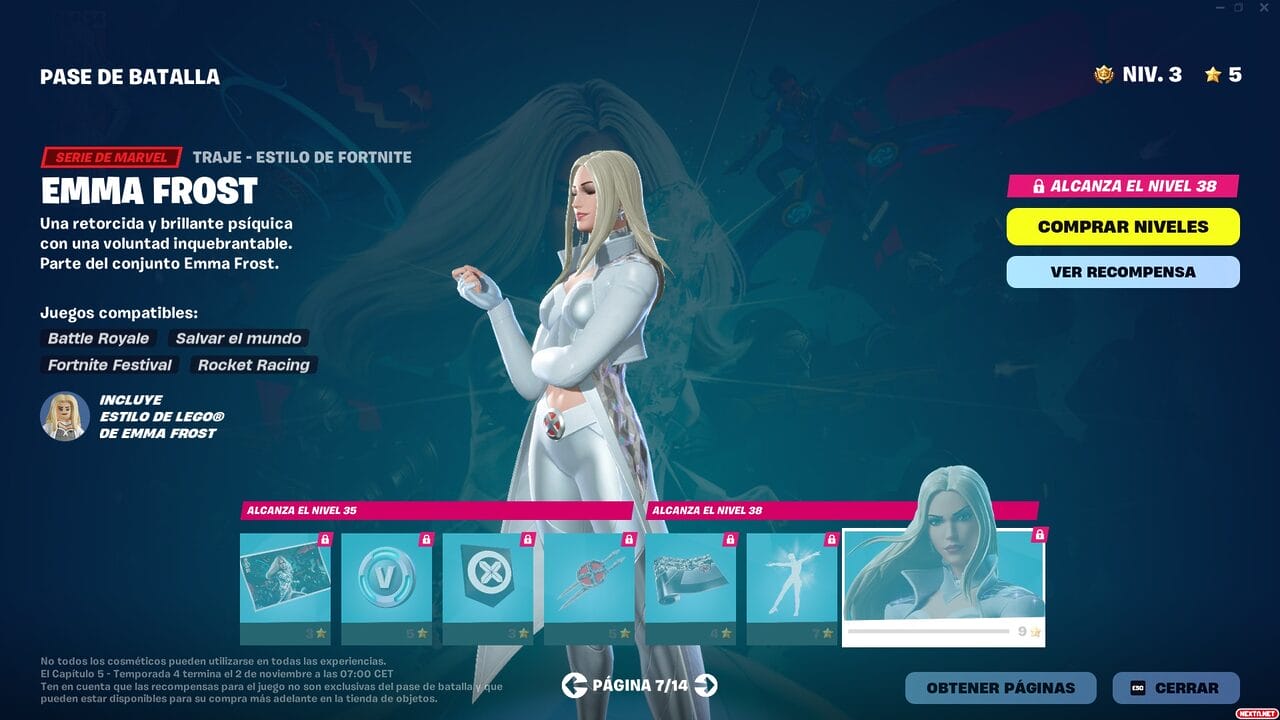
Task: Select the Battle Royale compatibility tag
Action: (96, 338)
